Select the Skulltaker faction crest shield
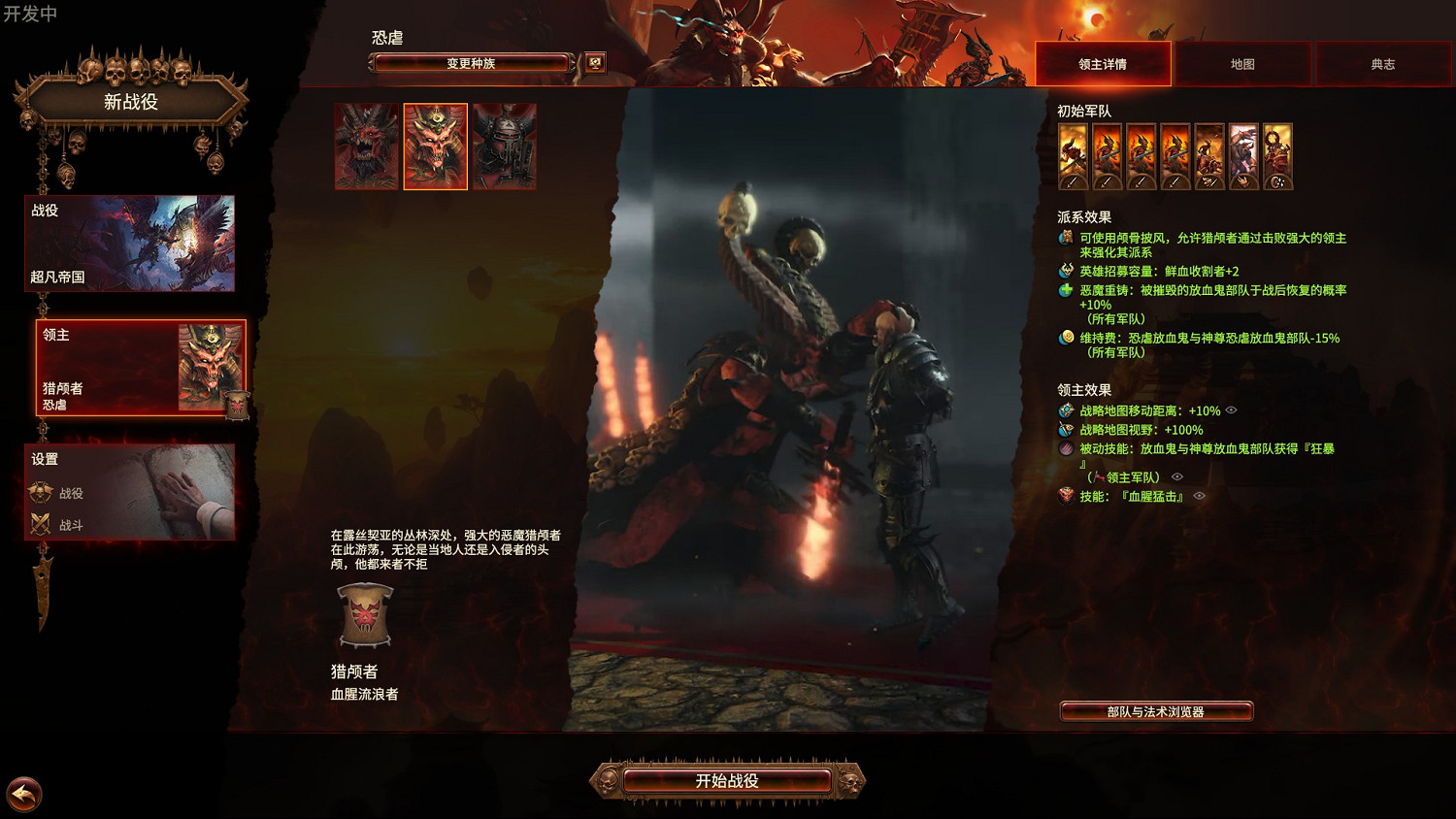The height and width of the screenshot is (819, 1456). point(365,614)
